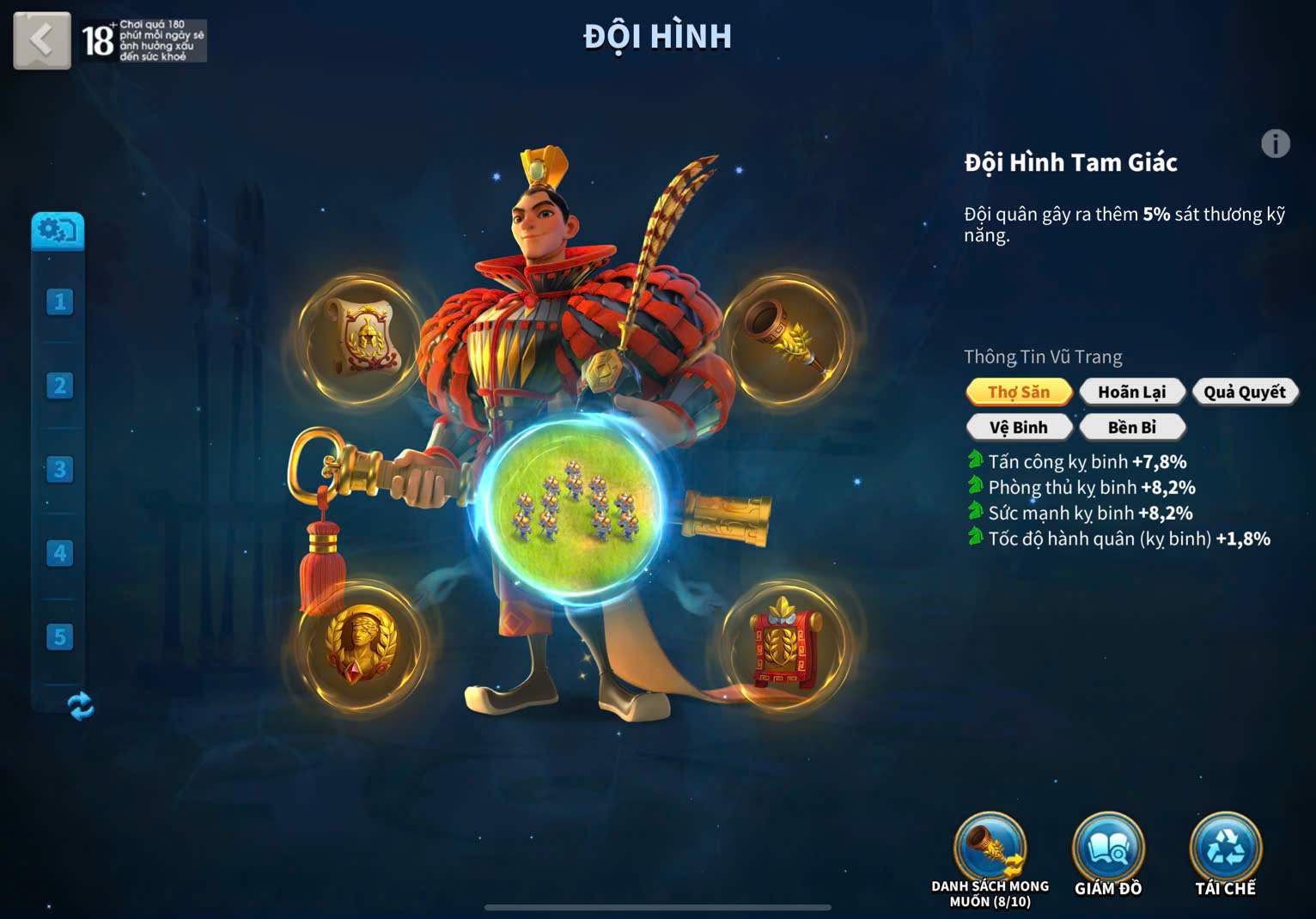Switch to the Hoàn Lại tag

coord(1131,392)
